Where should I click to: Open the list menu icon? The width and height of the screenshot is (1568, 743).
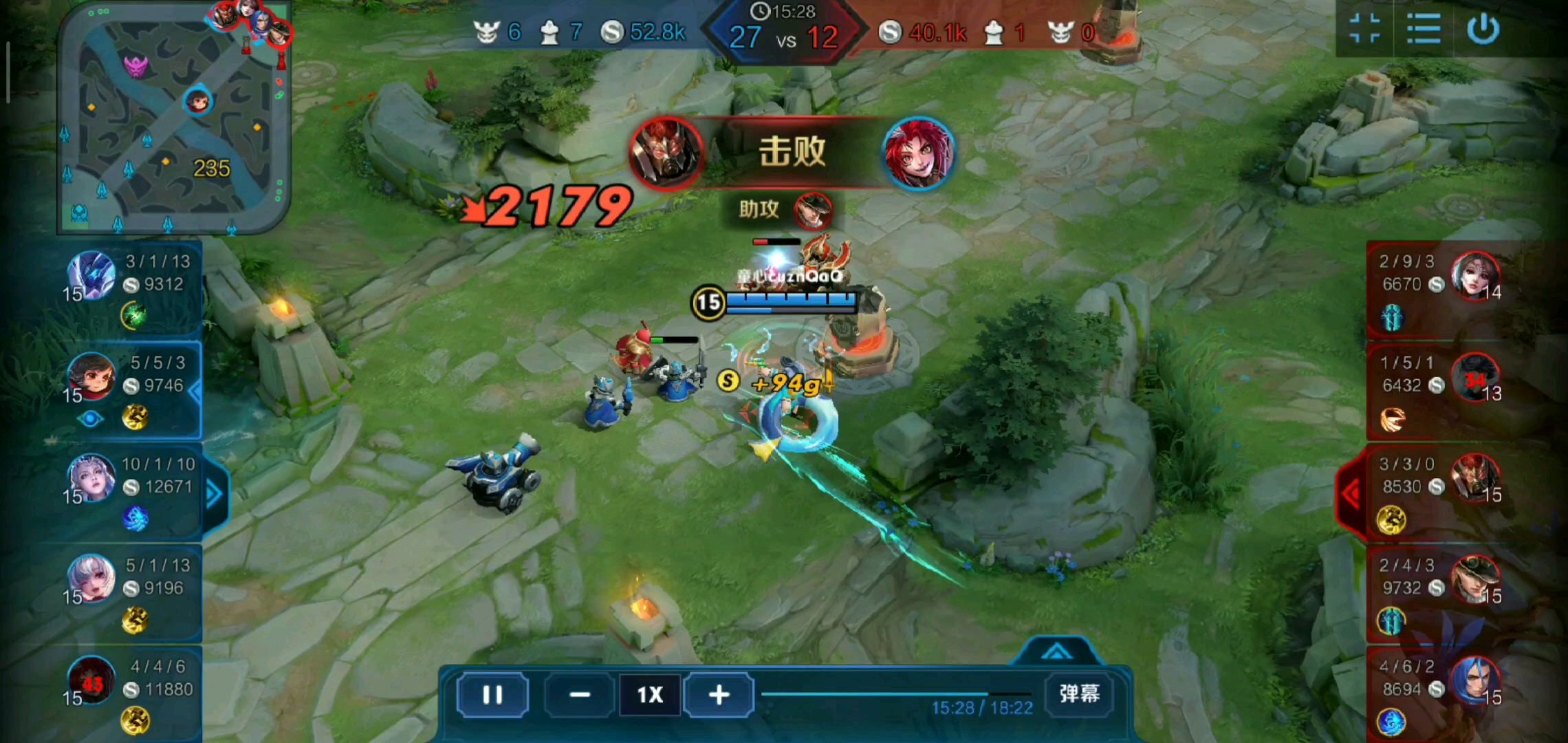point(1423,29)
